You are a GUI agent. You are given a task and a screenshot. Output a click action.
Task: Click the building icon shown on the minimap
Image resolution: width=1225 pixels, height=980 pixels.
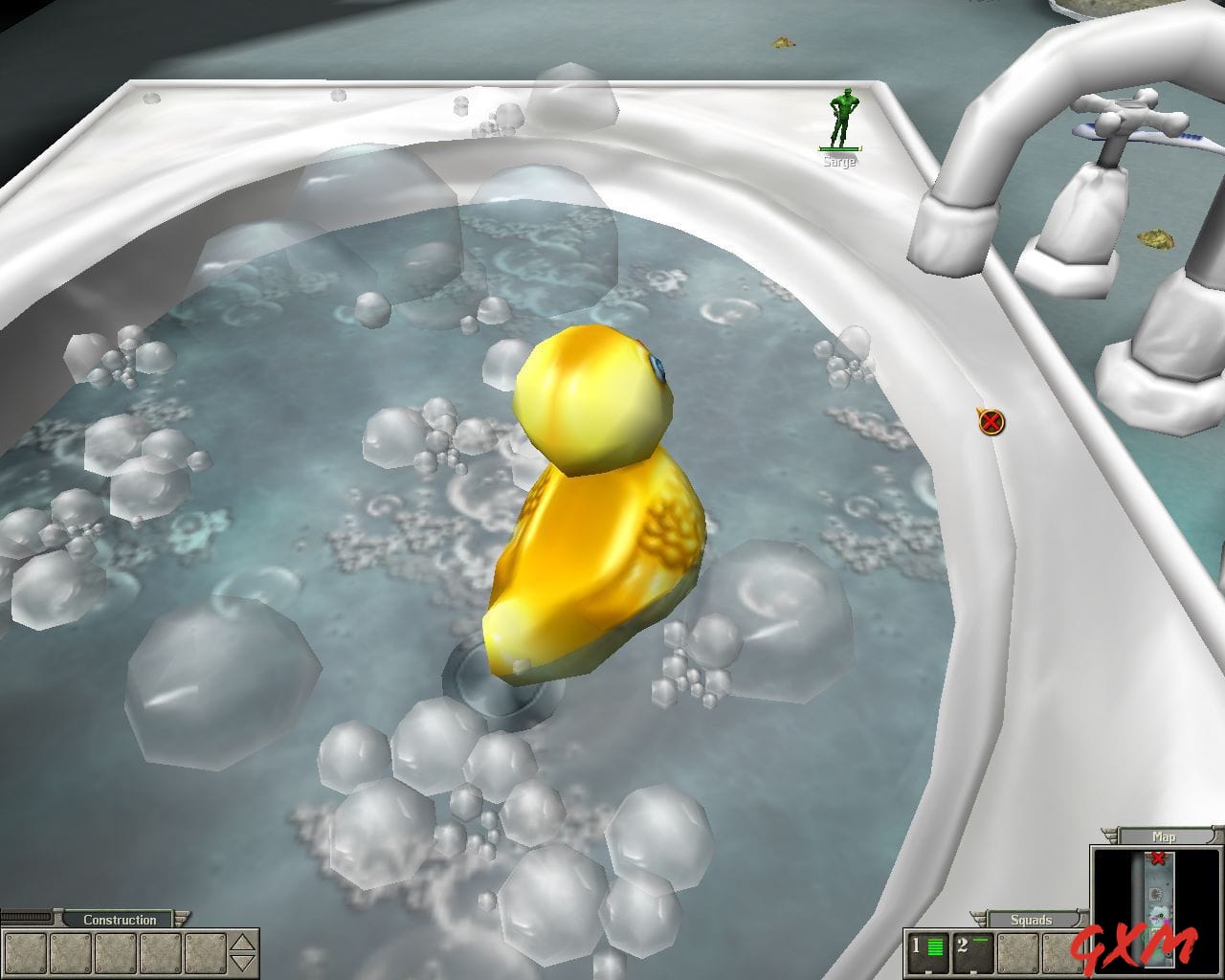[x=1155, y=894]
